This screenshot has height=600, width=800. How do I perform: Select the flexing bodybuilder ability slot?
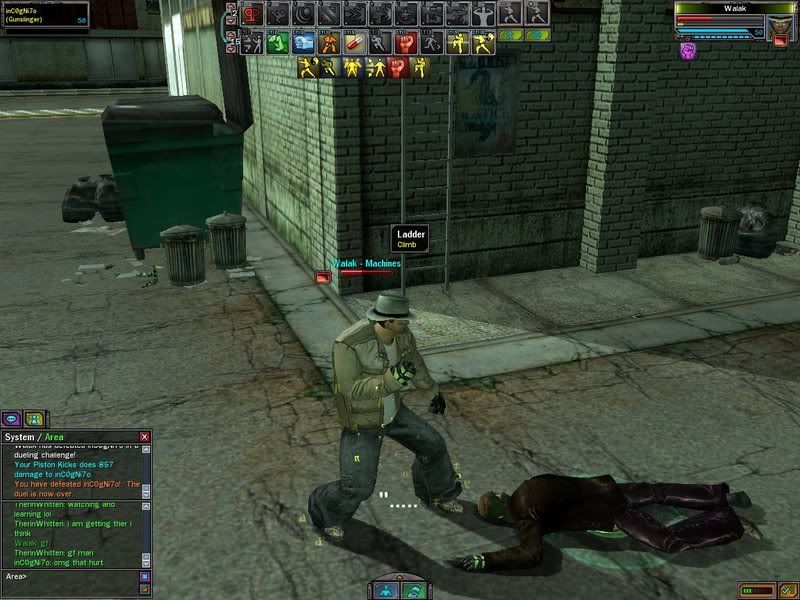coord(483,14)
